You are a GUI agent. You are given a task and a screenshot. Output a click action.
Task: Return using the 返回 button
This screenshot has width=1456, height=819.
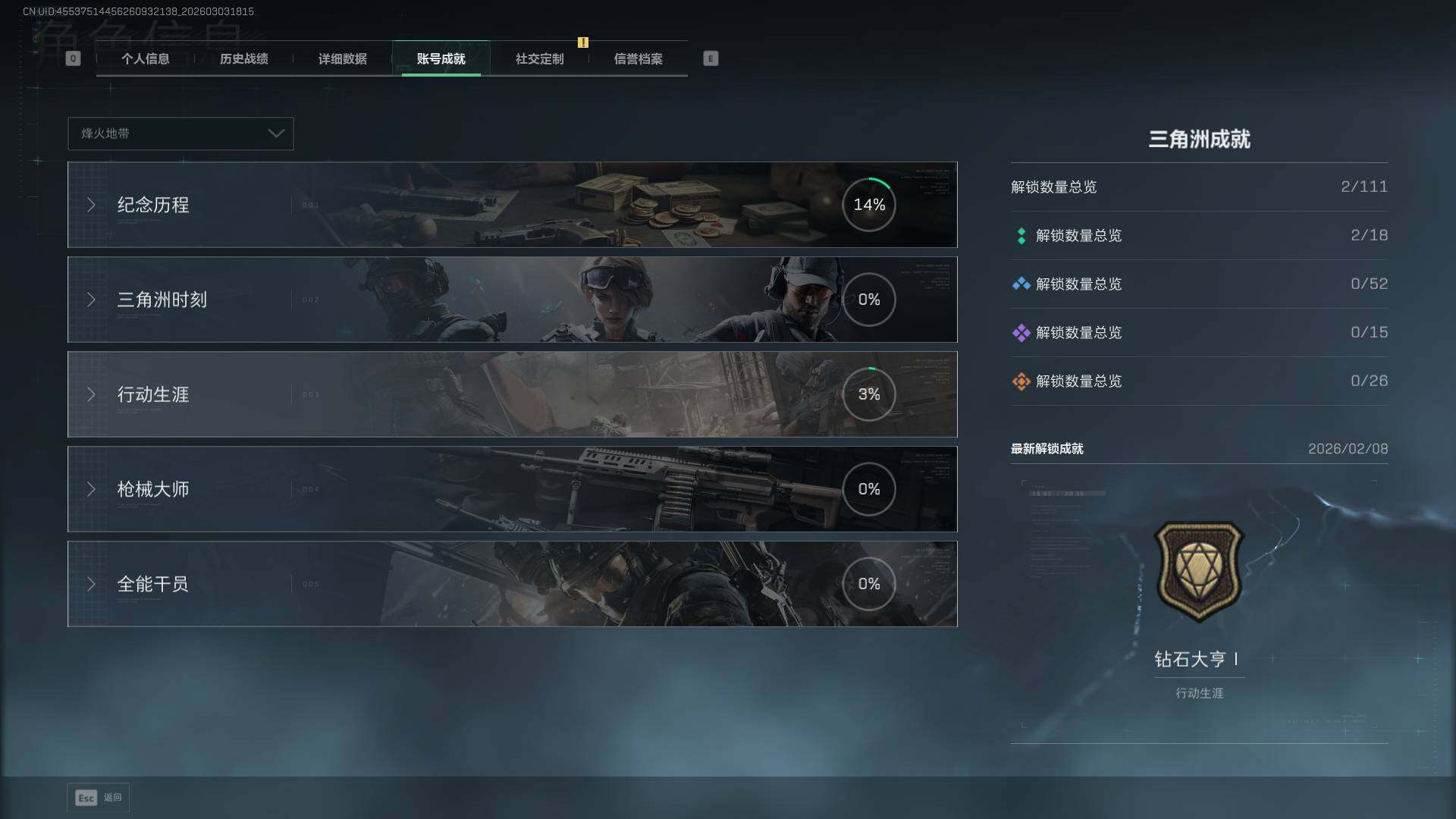(x=99, y=798)
